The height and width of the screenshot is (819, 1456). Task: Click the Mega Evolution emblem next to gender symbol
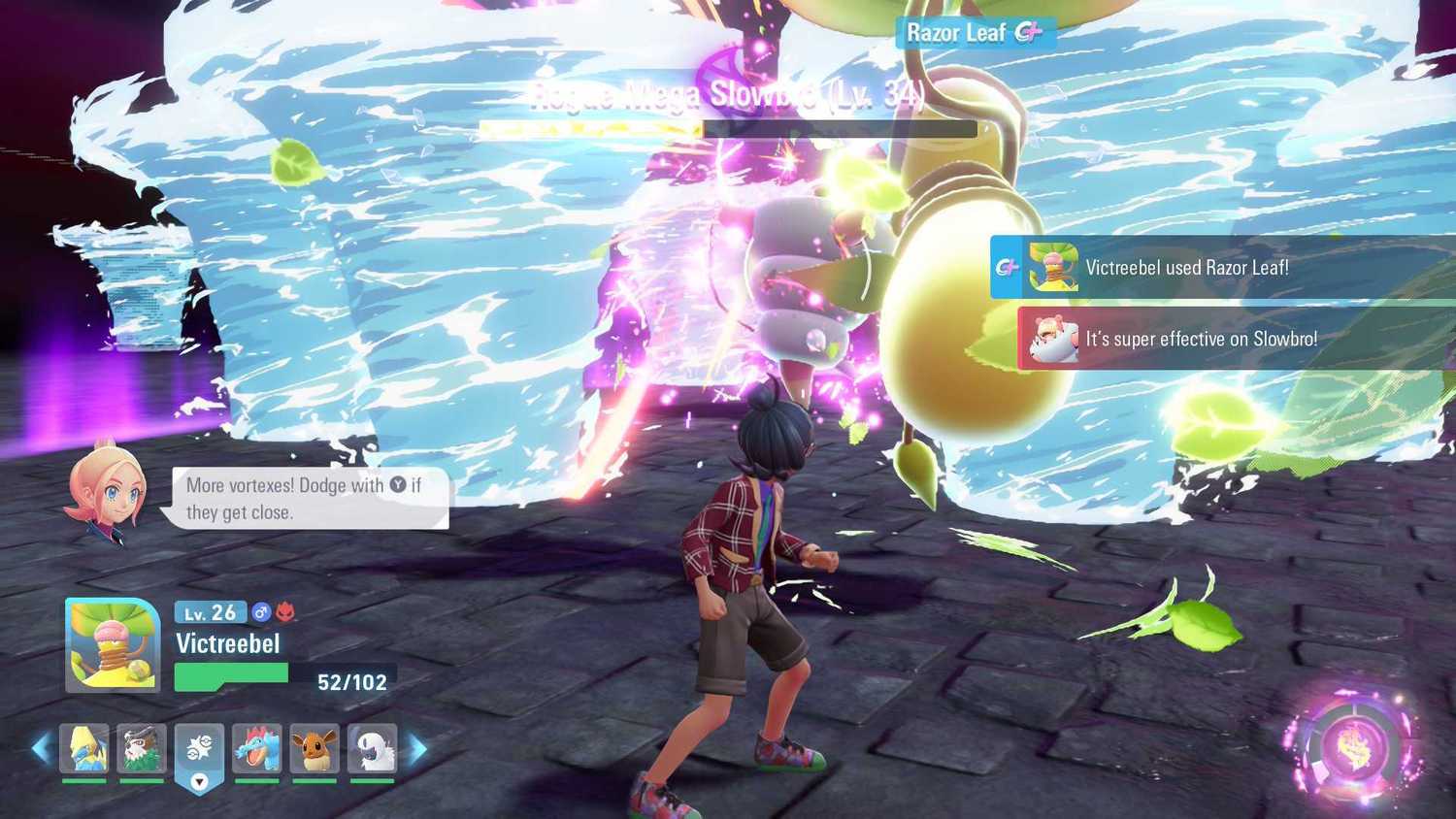click(x=284, y=611)
